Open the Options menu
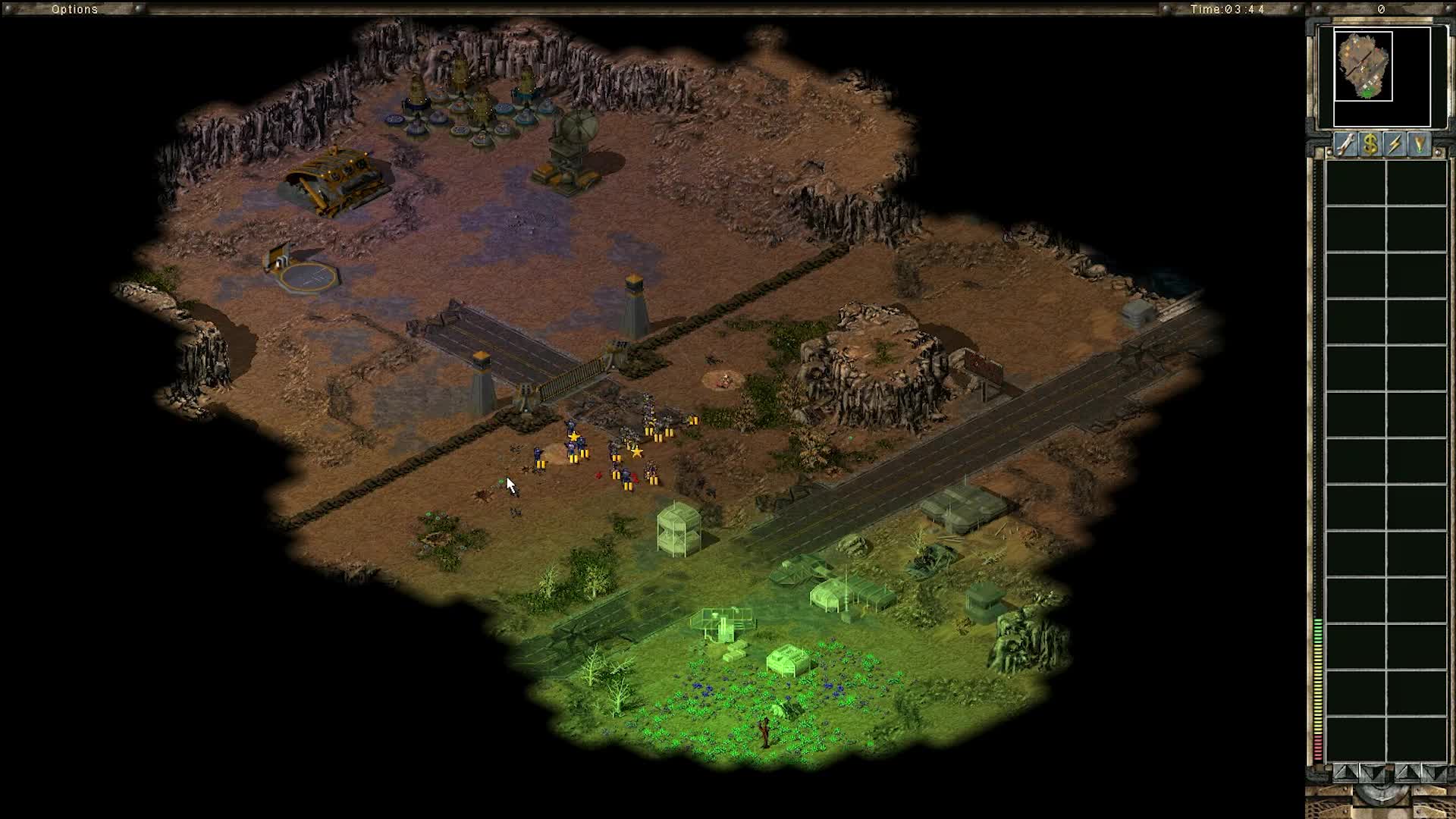The width and height of the screenshot is (1456, 819). (74, 10)
